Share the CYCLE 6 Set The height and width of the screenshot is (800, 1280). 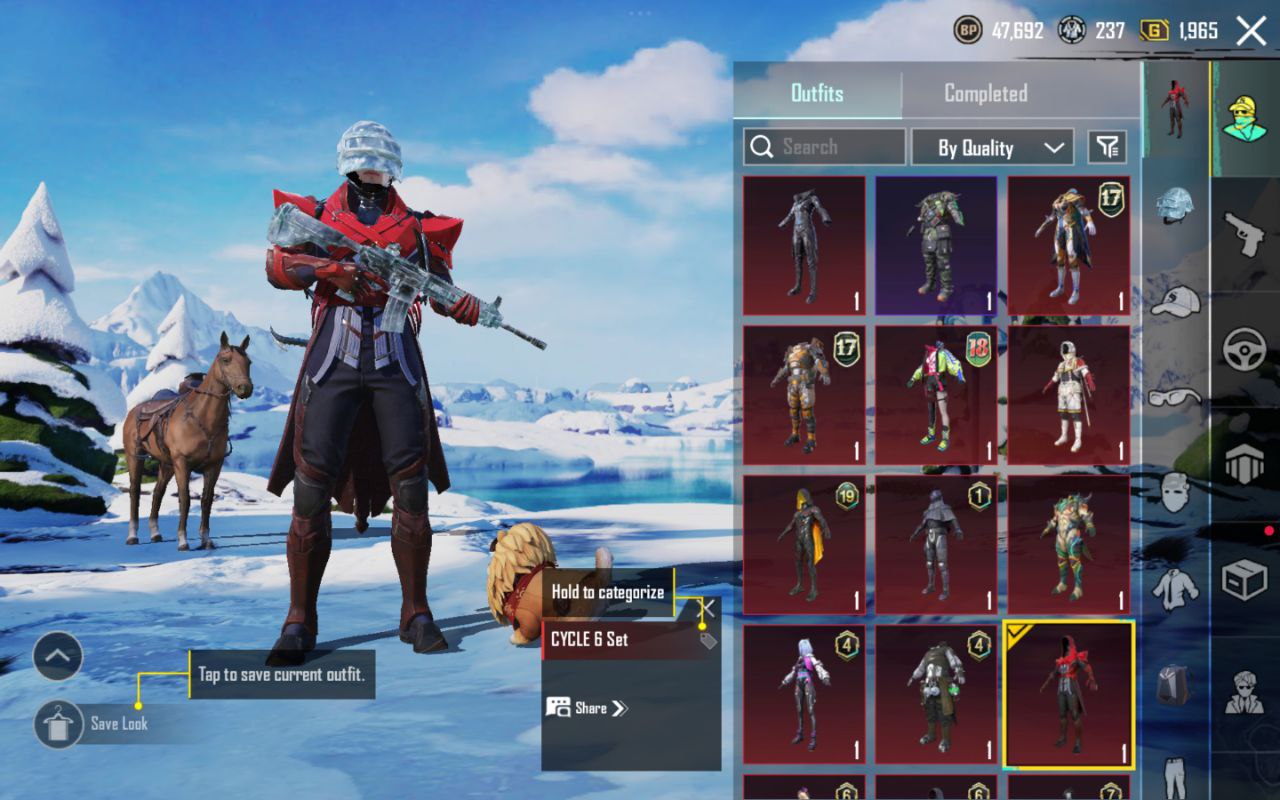[588, 708]
